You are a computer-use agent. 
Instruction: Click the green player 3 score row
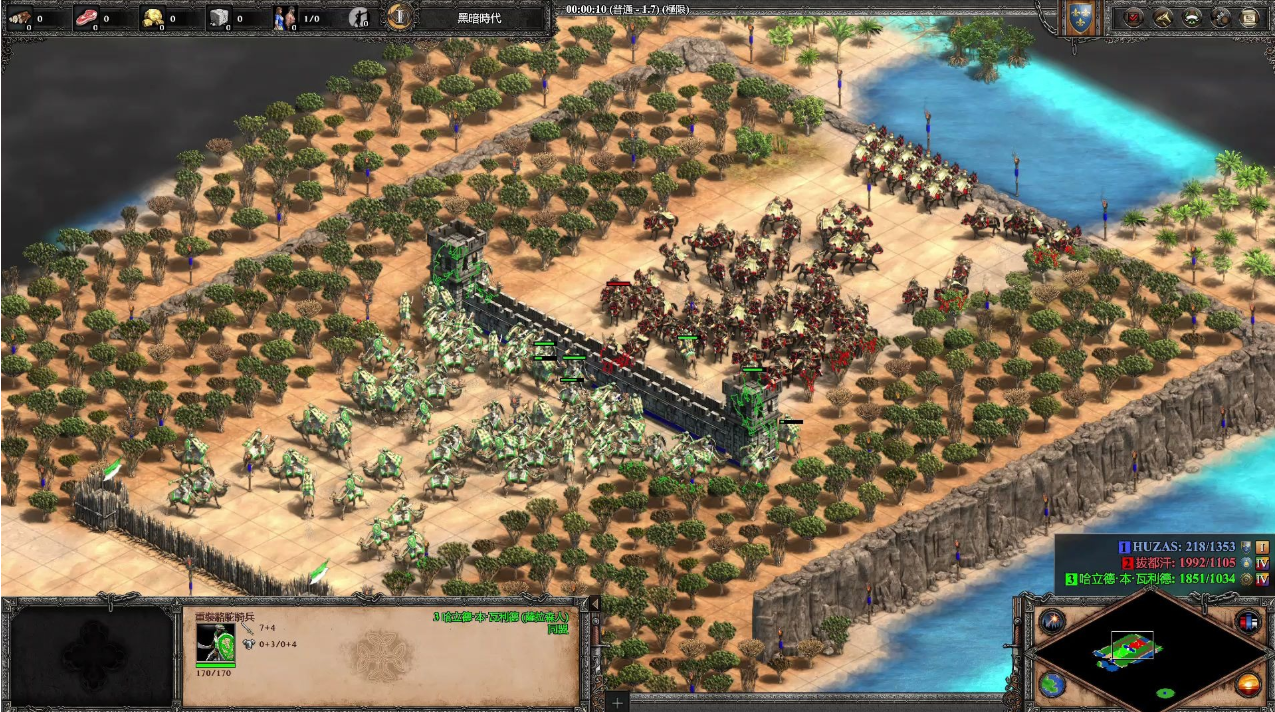pyautogui.click(x=1160, y=579)
